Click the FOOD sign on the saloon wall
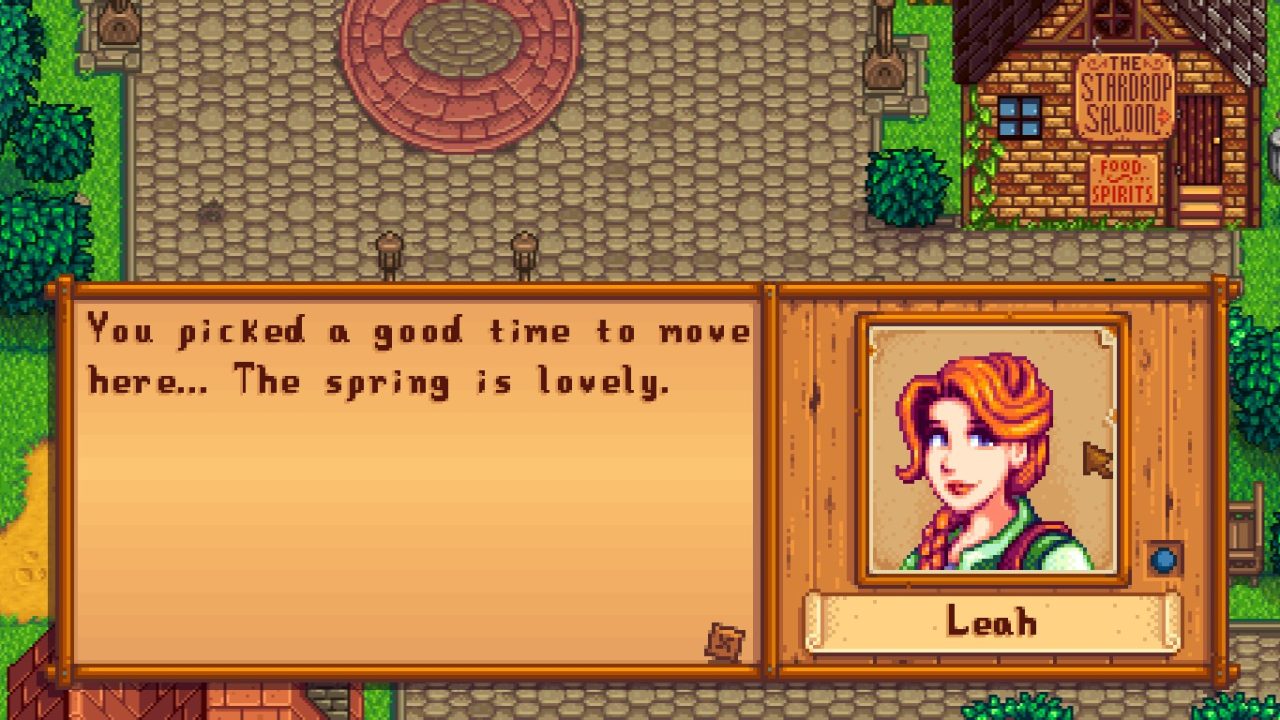 (1122, 166)
